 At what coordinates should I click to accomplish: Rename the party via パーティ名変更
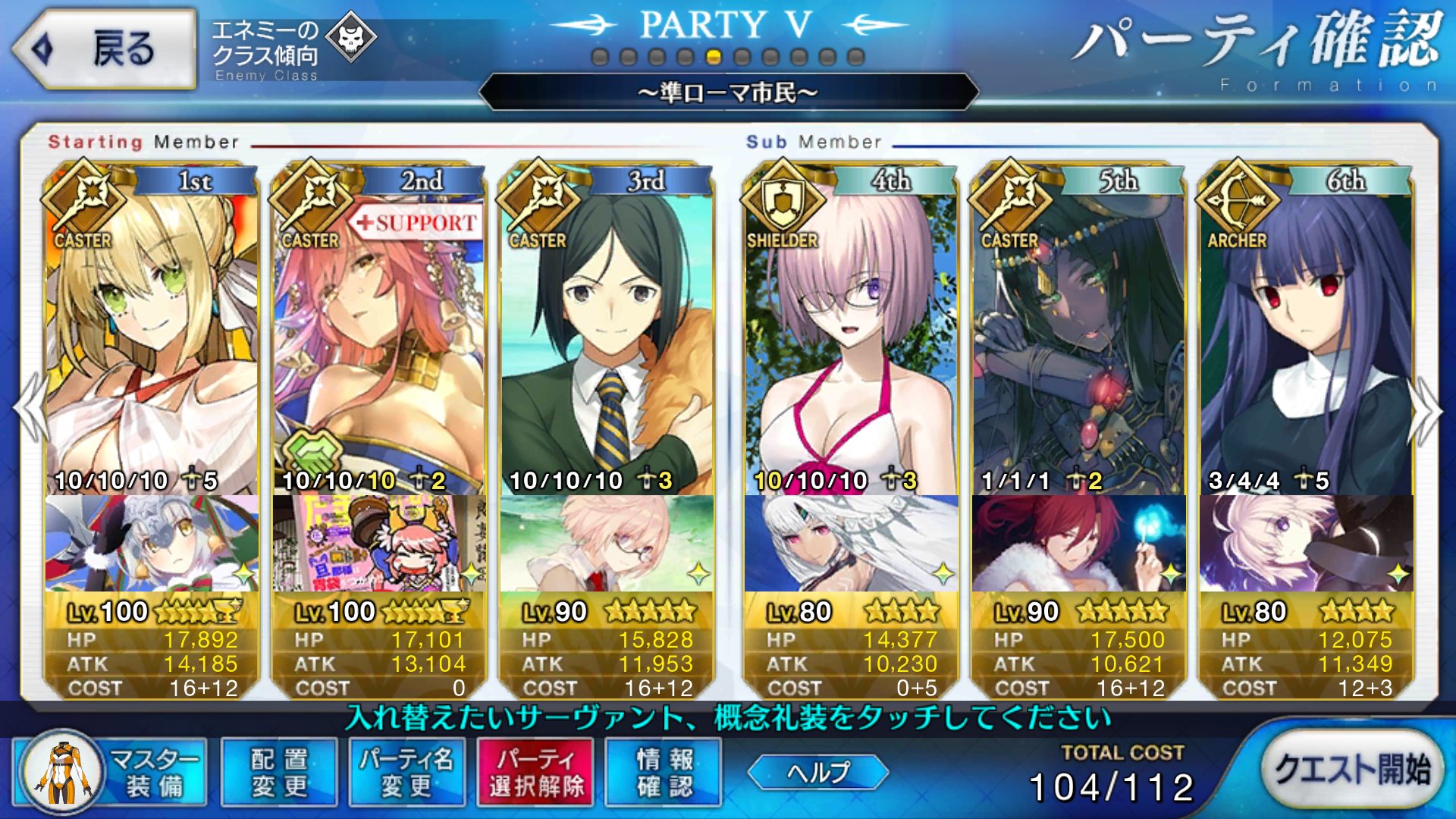pos(406,773)
